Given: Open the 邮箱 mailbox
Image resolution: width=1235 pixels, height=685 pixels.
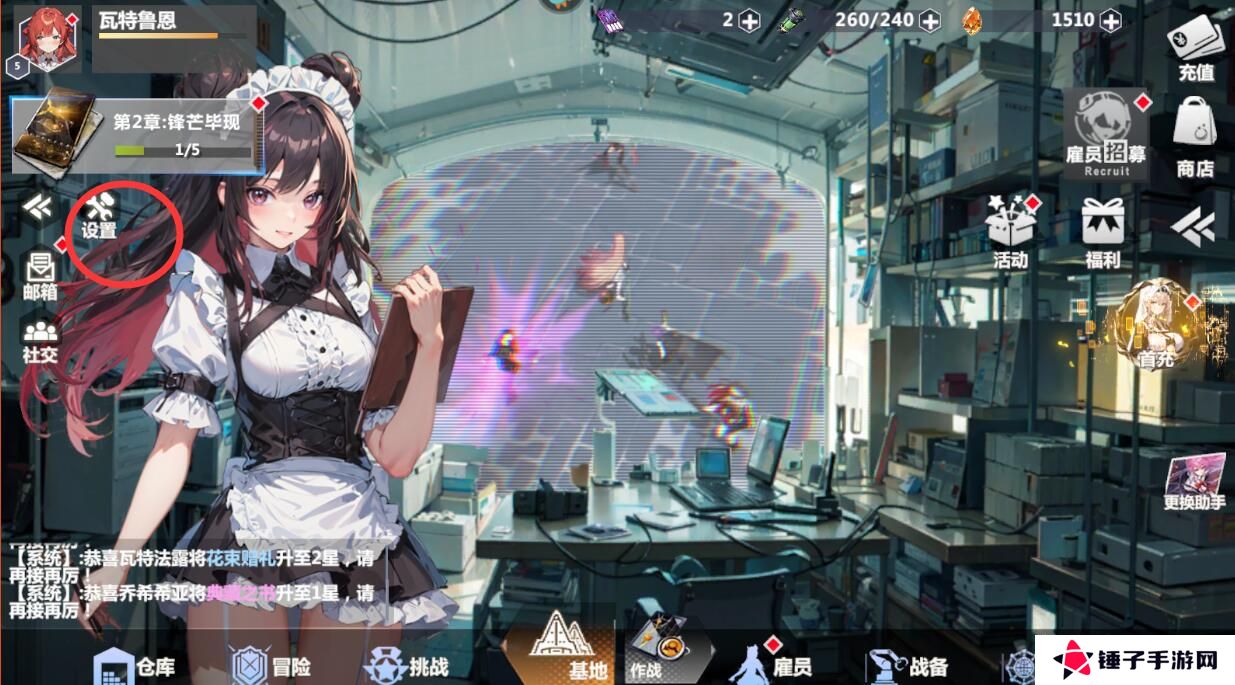Looking at the screenshot, I should [x=40, y=275].
